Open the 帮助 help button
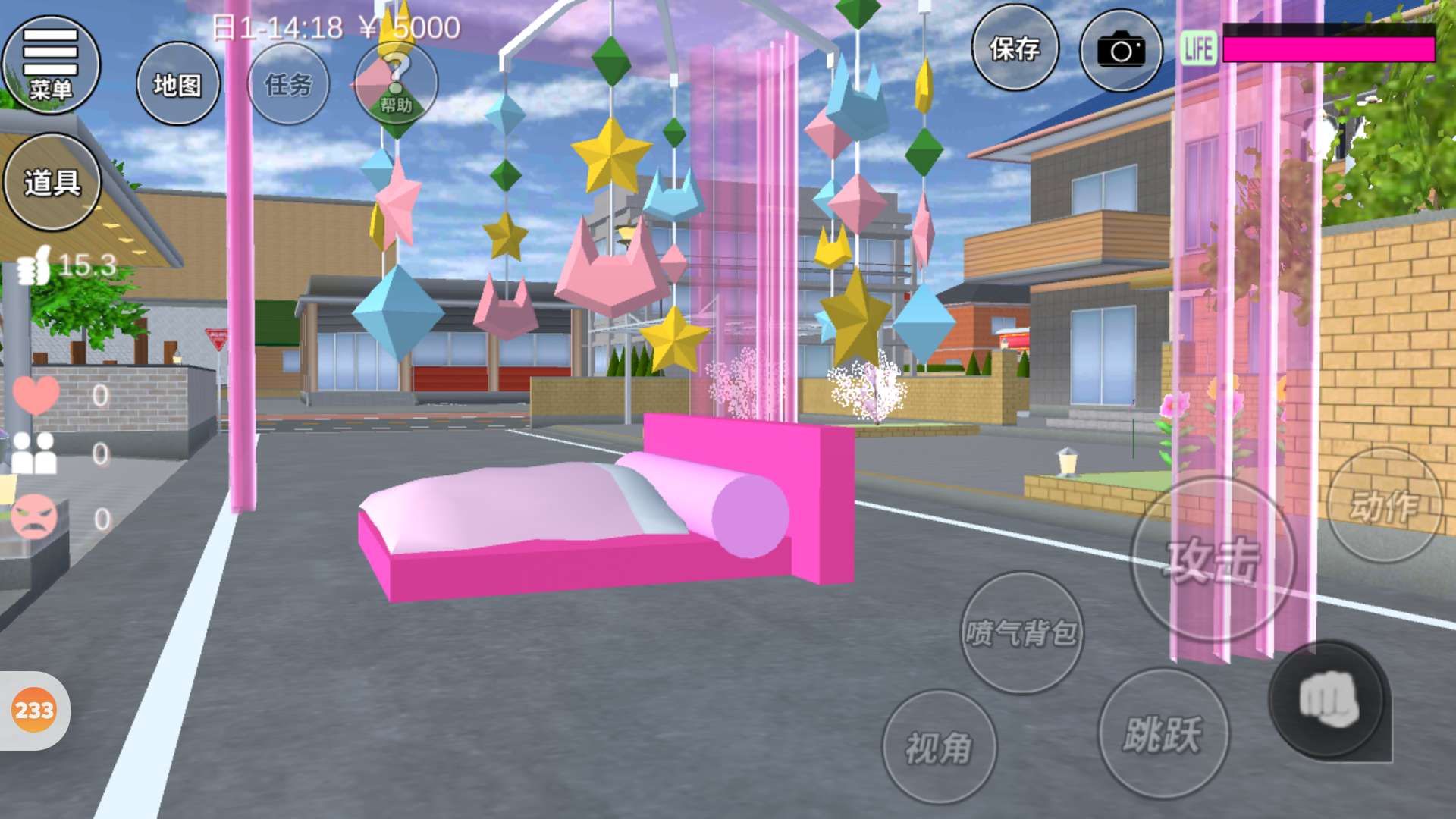 [x=396, y=83]
